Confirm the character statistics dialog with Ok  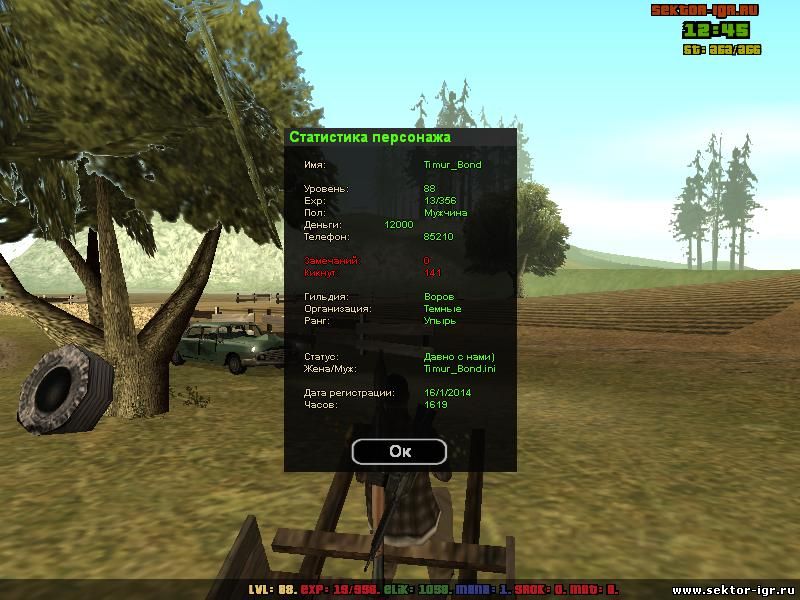(400, 451)
